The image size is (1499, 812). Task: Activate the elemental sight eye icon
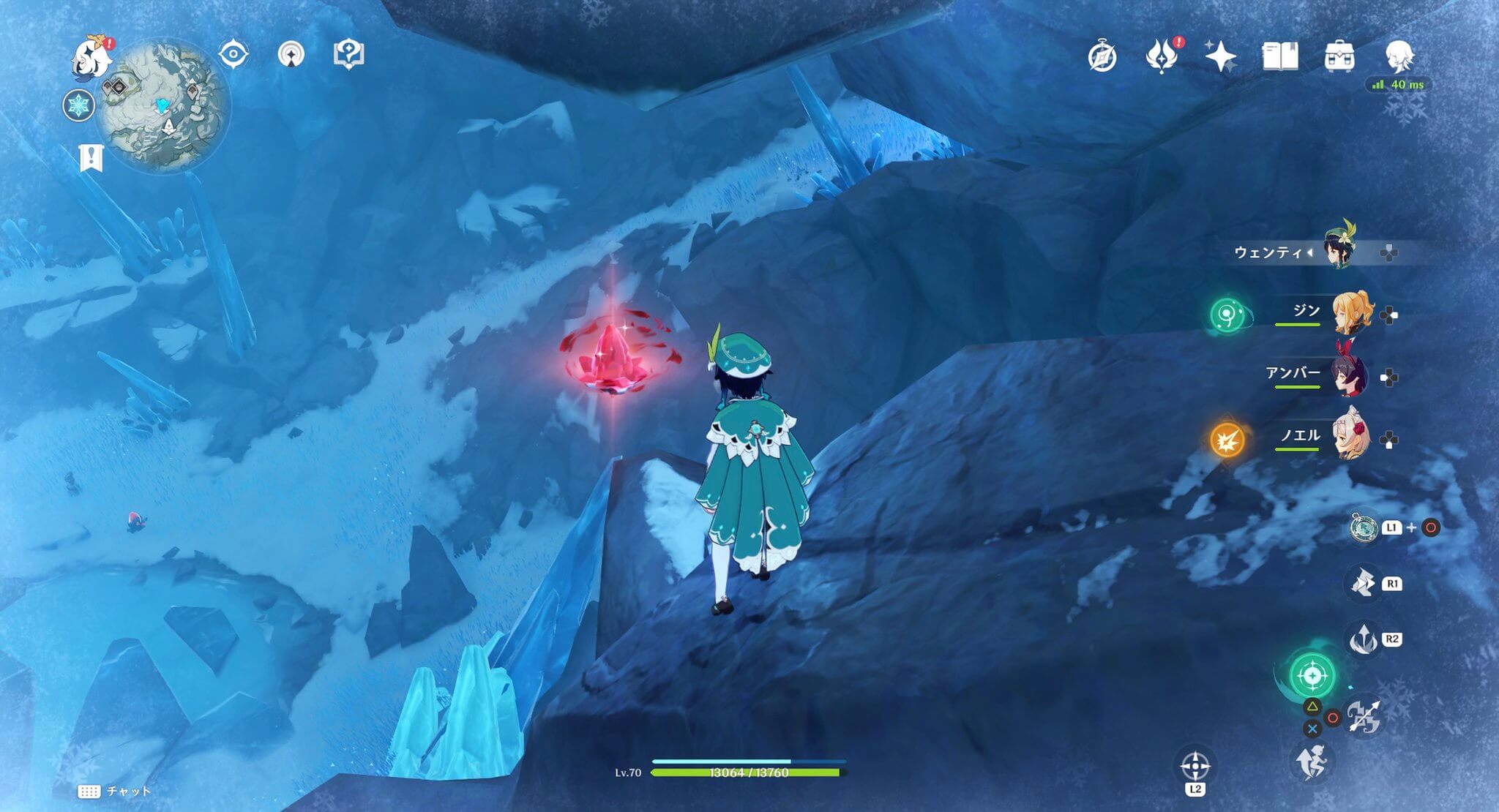[234, 54]
